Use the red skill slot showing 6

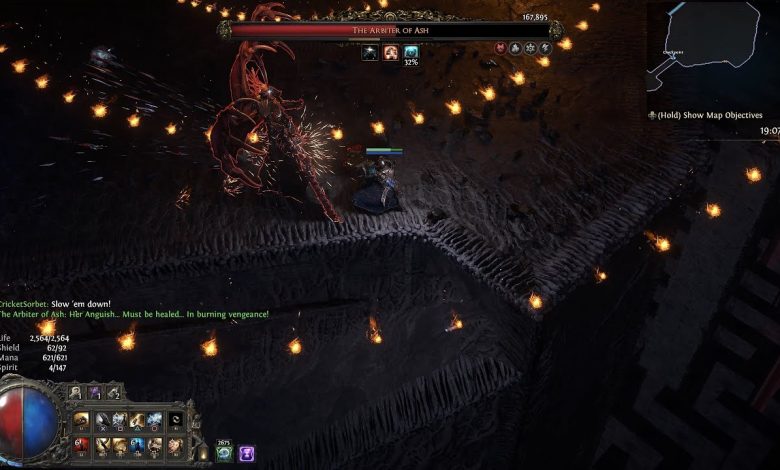[82, 445]
